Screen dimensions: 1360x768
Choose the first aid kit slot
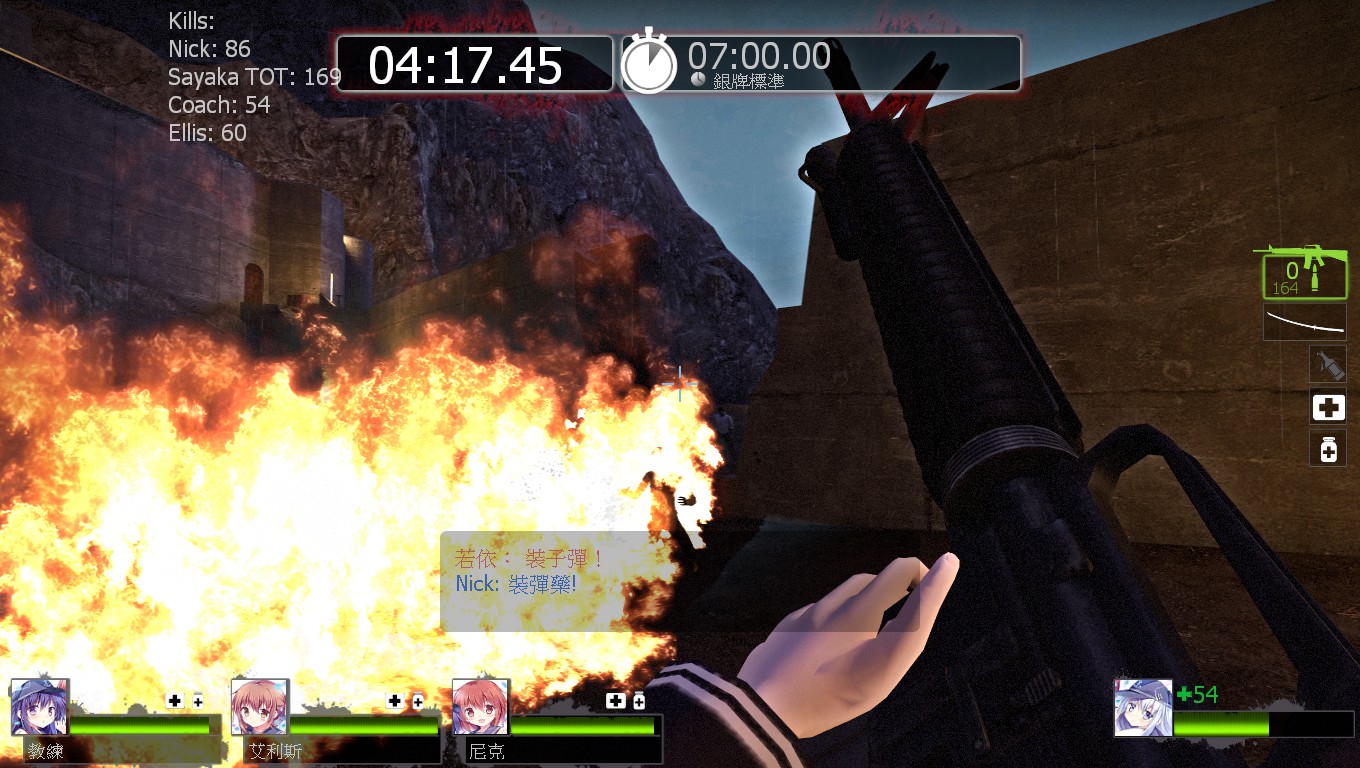point(1328,407)
